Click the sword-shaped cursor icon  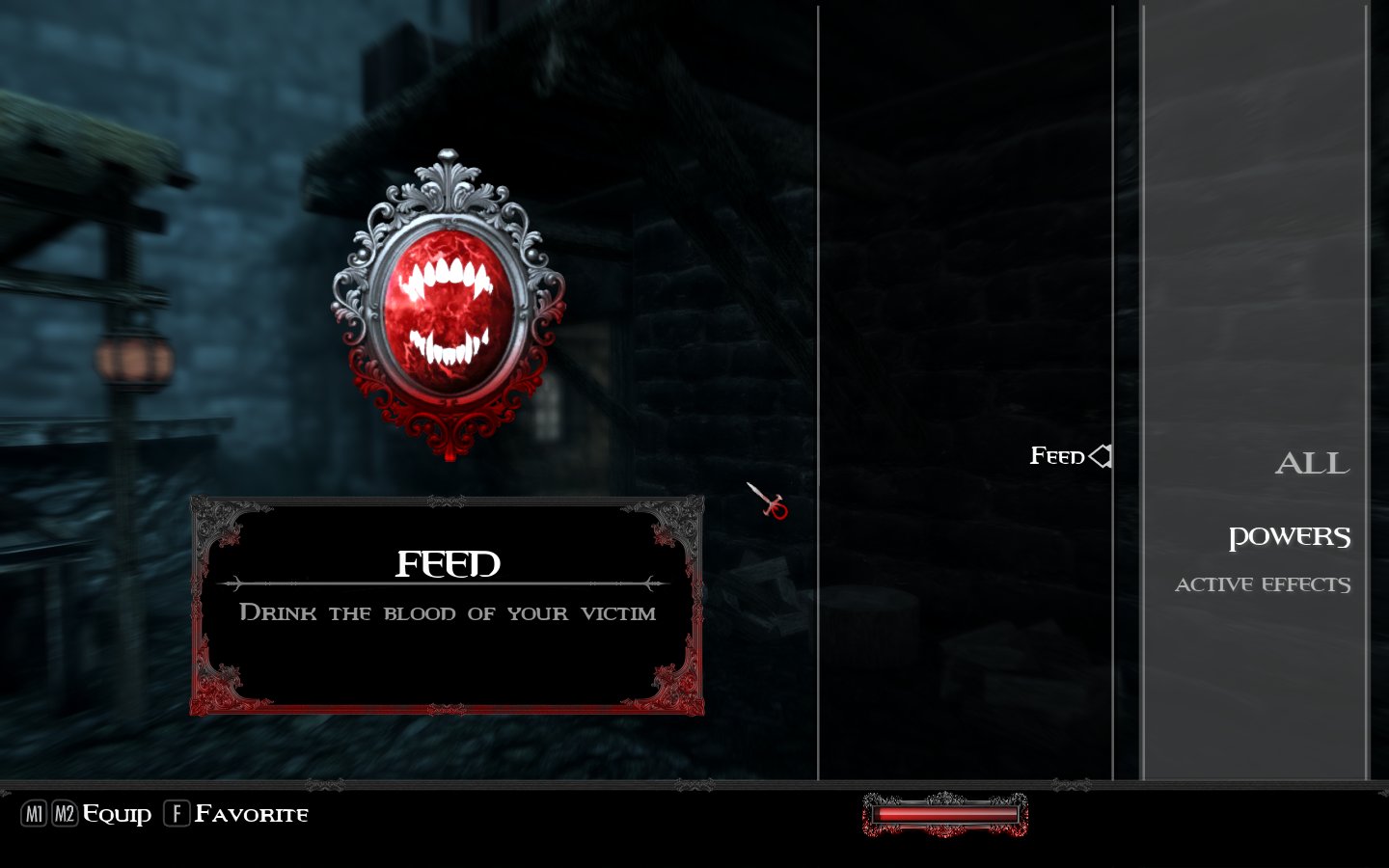[768, 501]
